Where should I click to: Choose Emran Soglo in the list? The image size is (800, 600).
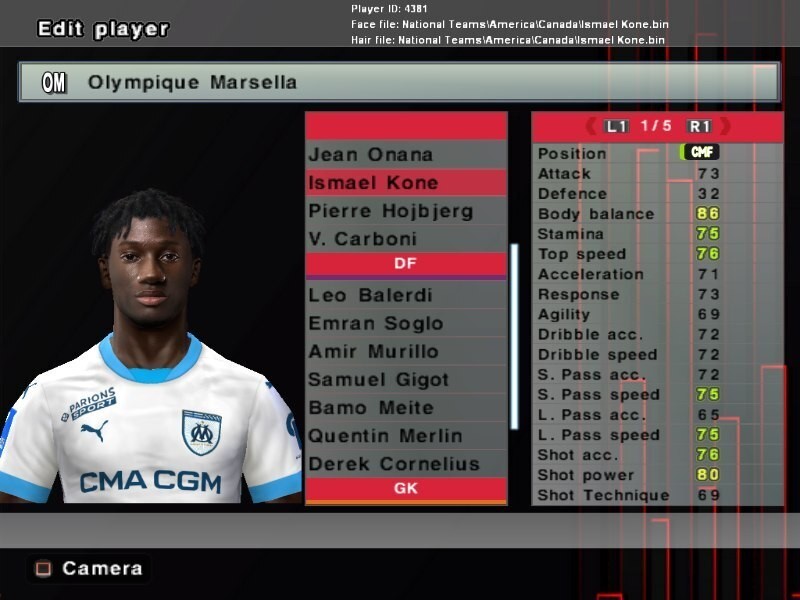pyautogui.click(x=405, y=323)
